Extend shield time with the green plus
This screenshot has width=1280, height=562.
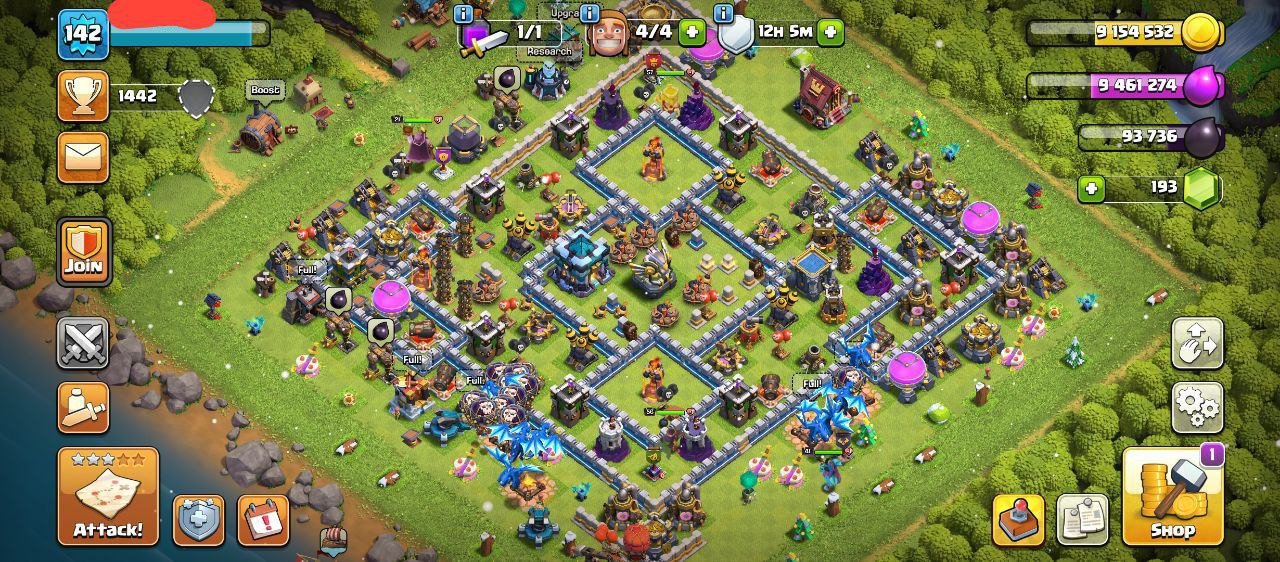click(x=830, y=31)
